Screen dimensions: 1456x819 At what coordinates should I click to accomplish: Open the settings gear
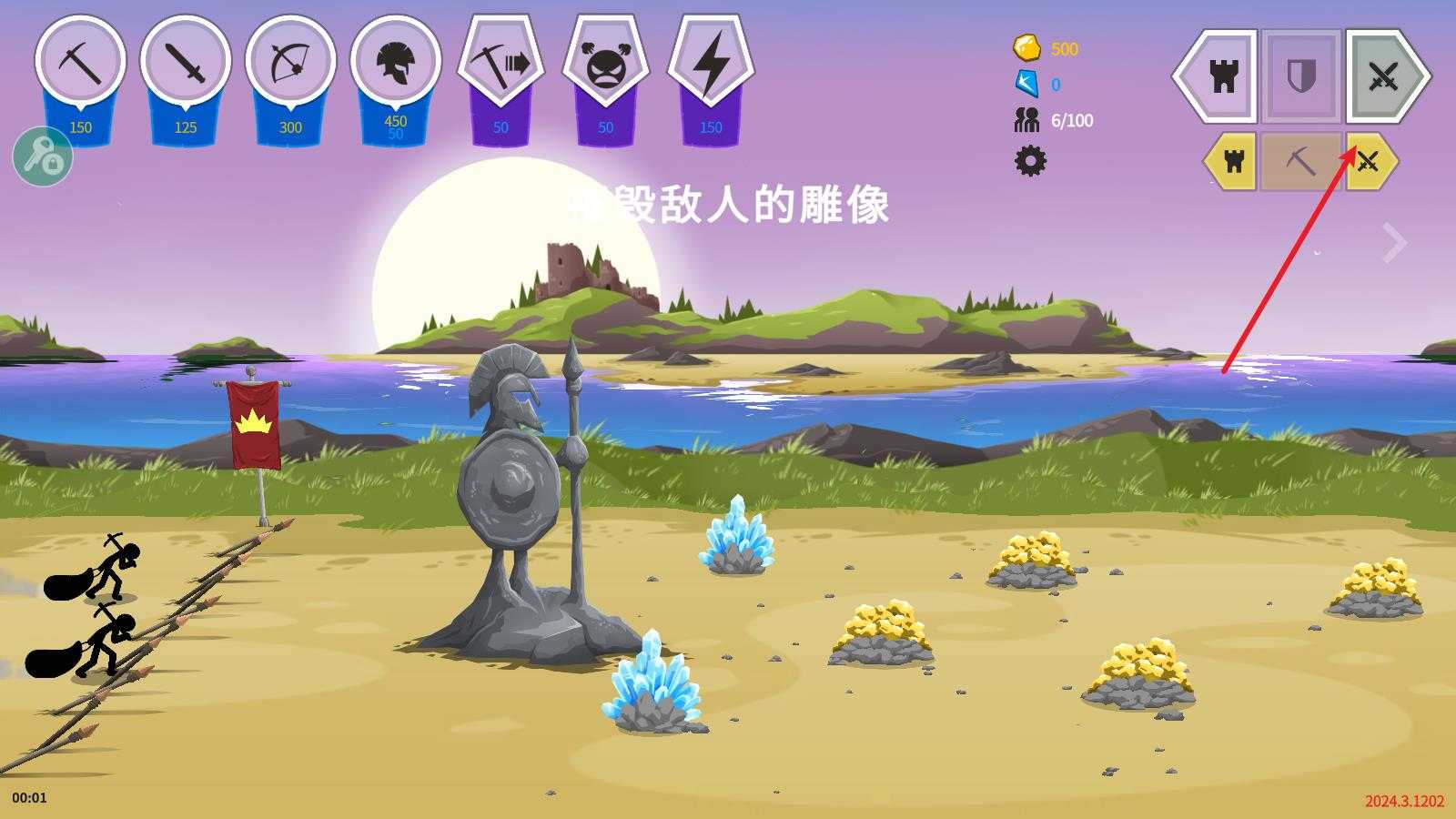(1031, 162)
